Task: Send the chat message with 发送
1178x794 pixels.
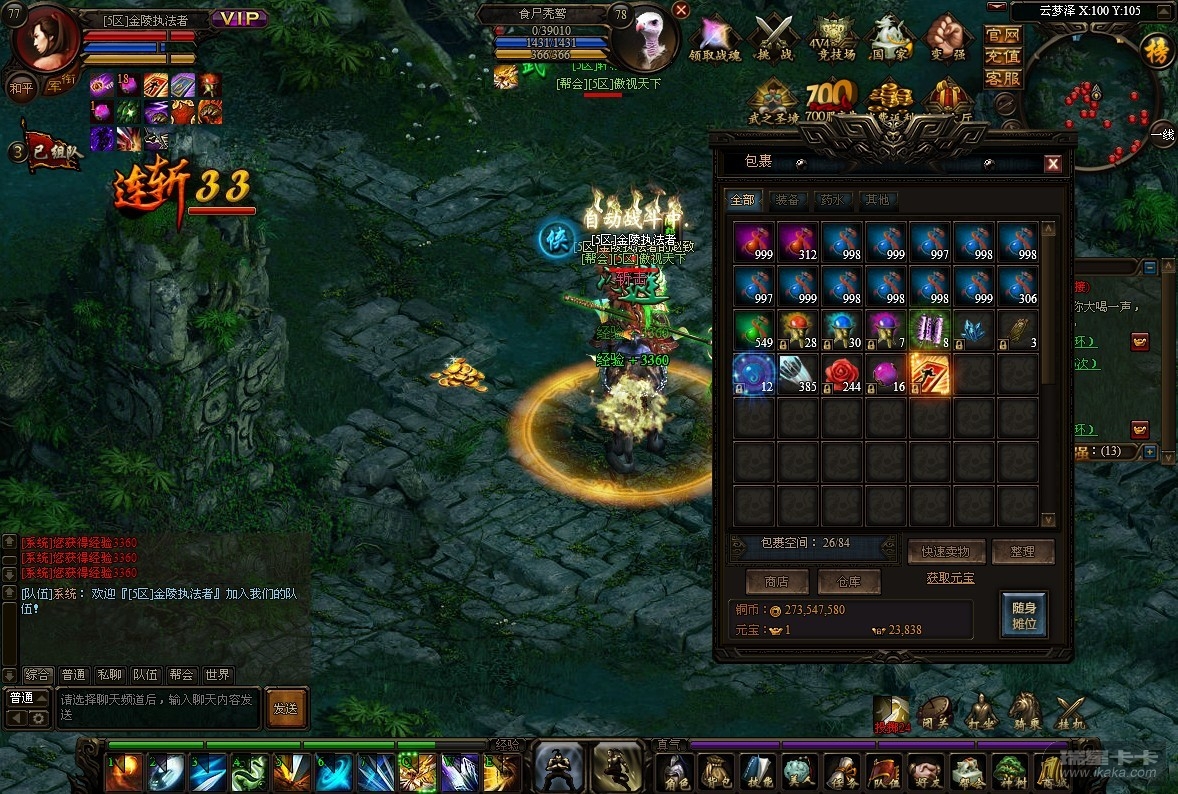Action: (x=286, y=708)
